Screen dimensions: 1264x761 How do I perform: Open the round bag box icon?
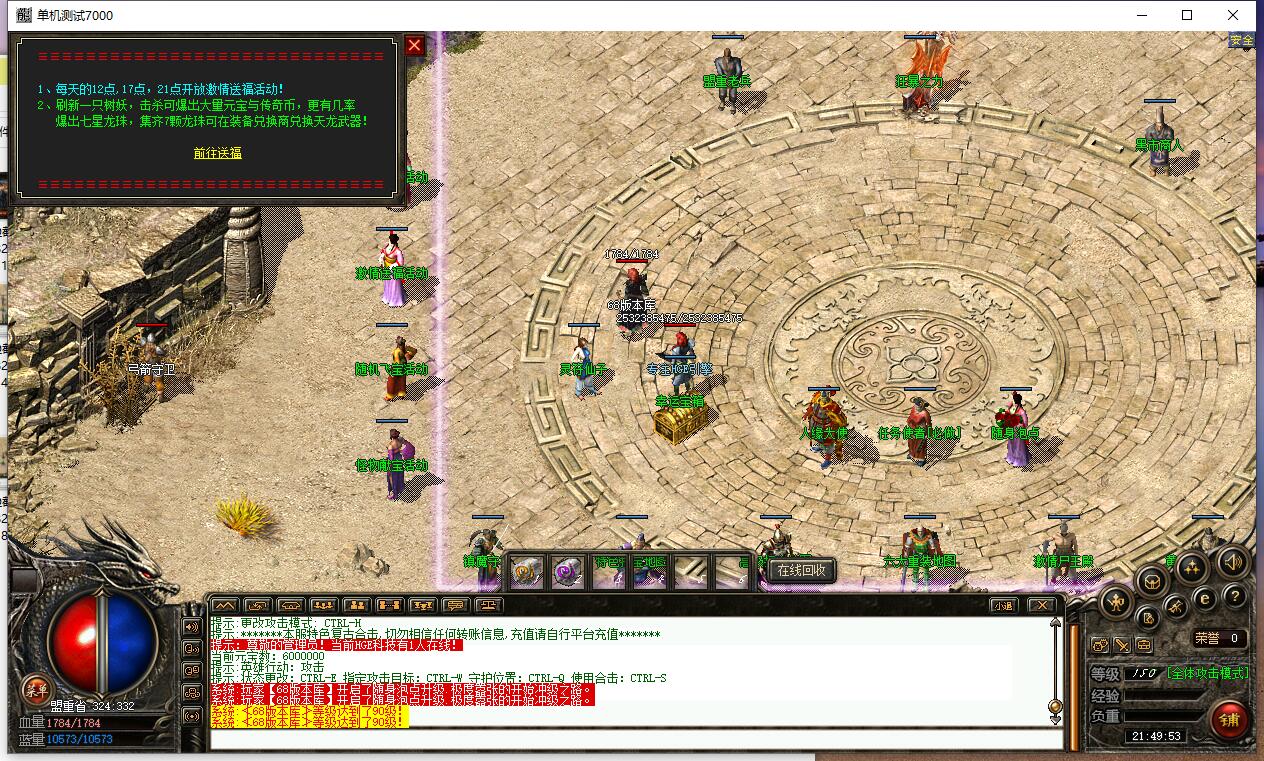tap(1153, 580)
